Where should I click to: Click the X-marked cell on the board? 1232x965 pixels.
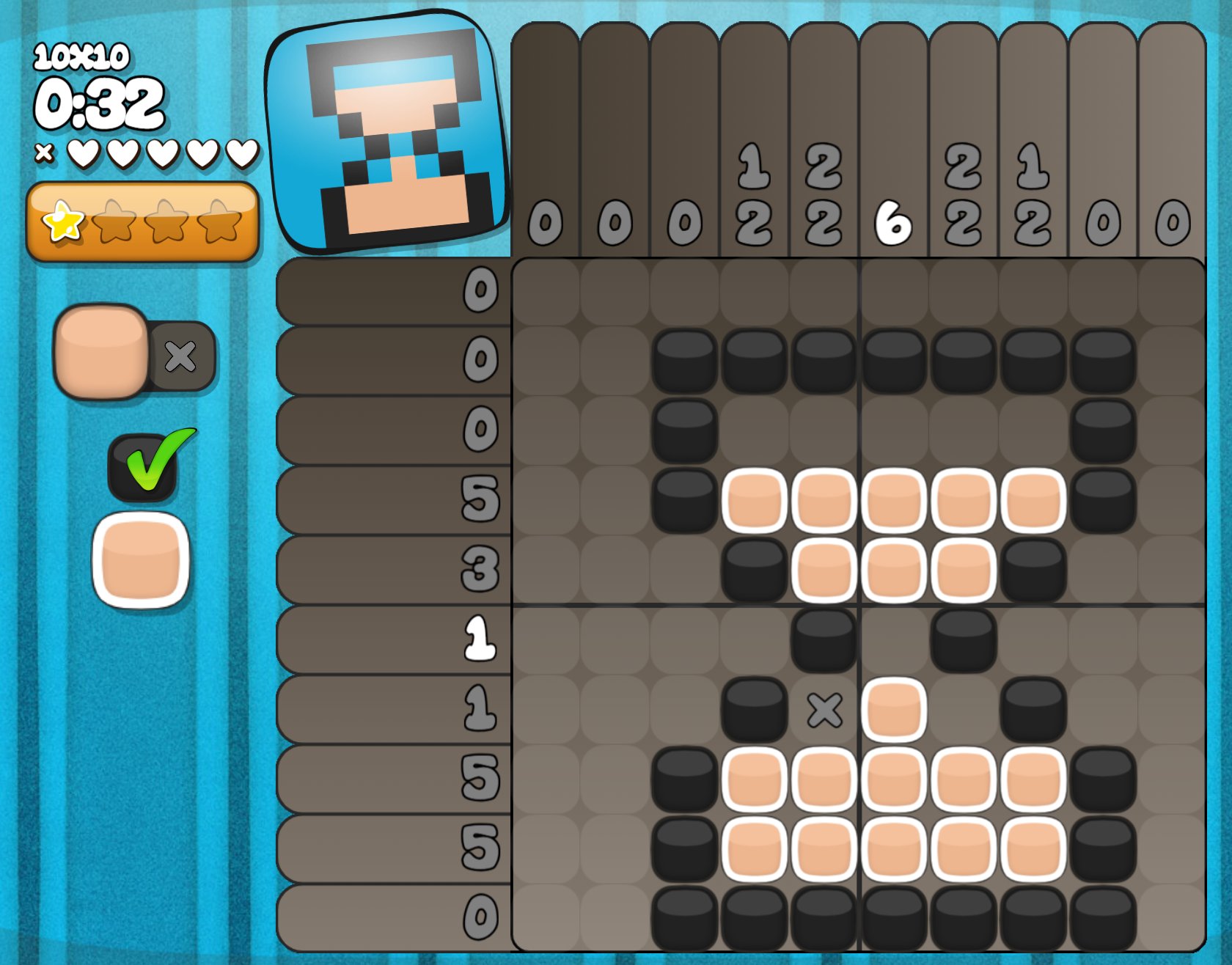(x=824, y=710)
